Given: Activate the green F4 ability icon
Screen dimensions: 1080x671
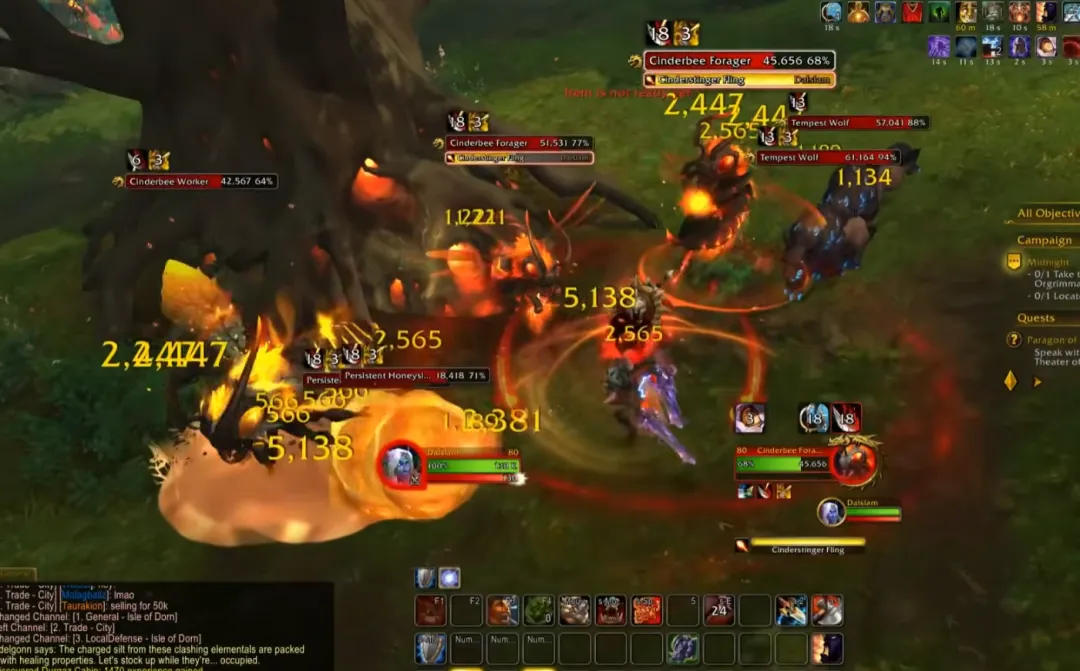Looking at the screenshot, I should click(x=539, y=610).
